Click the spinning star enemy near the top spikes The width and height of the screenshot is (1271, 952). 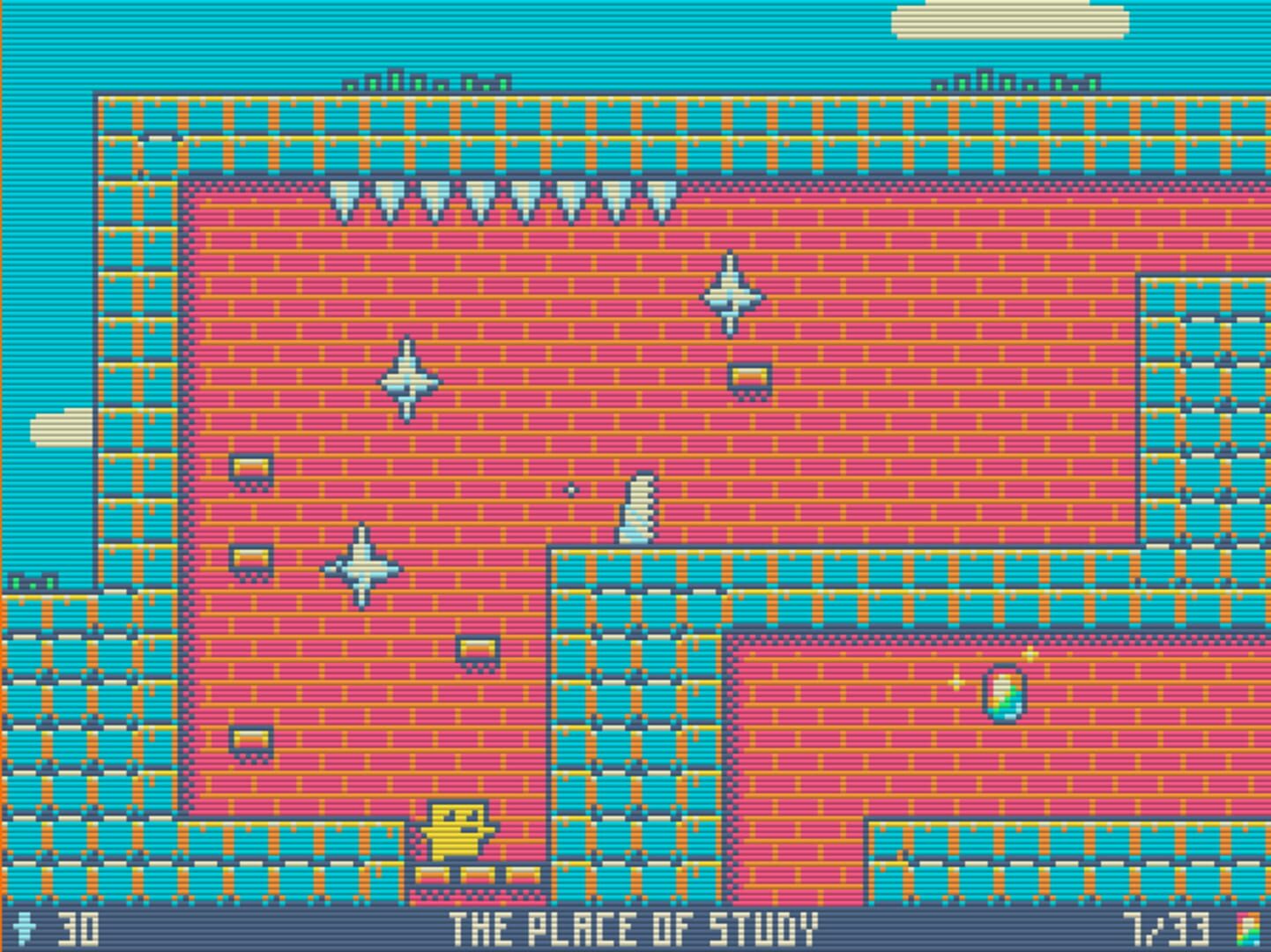pos(728,298)
